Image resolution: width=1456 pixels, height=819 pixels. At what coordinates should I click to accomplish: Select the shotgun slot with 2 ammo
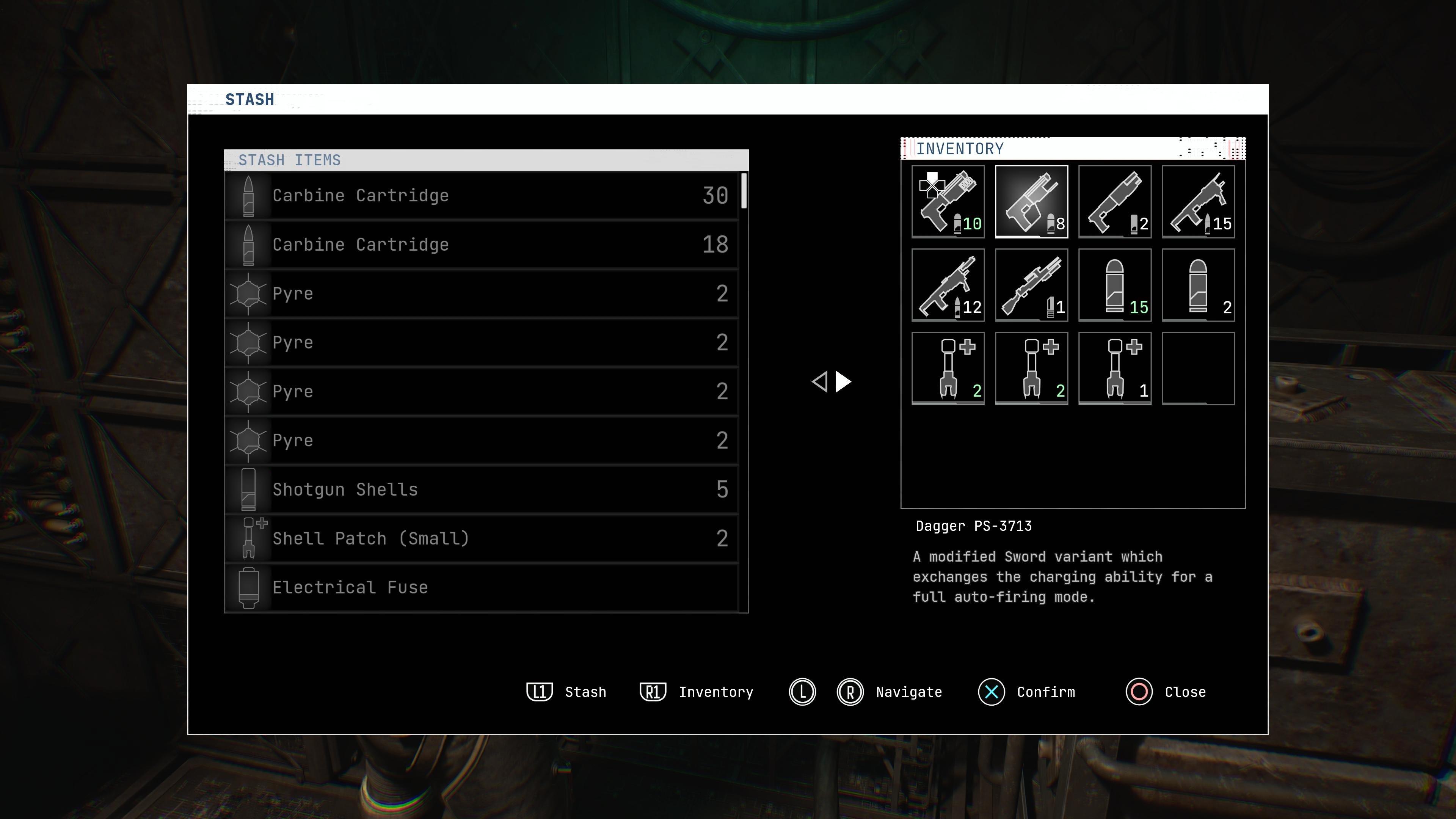point(1115,202)
